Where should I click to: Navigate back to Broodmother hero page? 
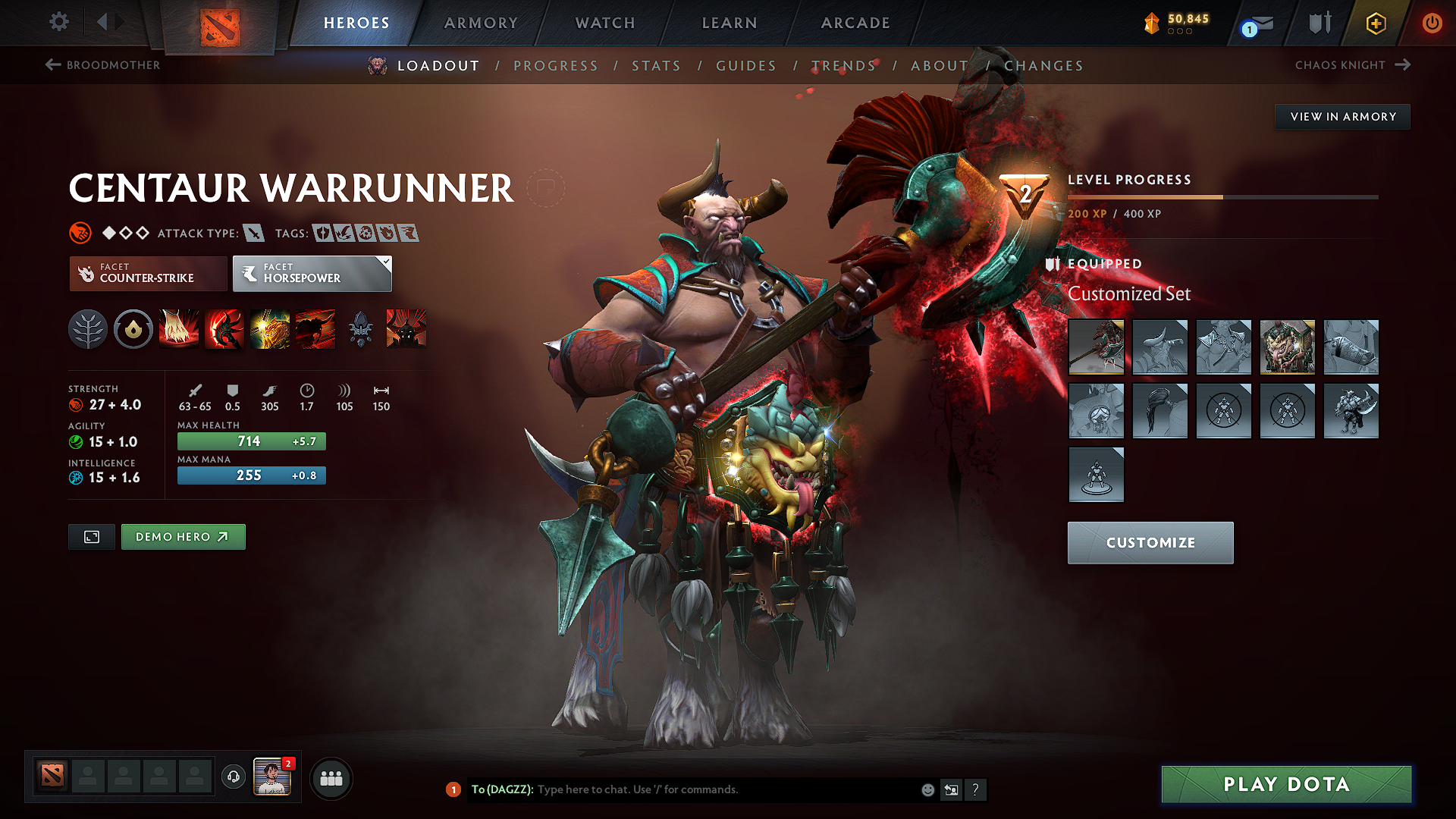[102, 65]
